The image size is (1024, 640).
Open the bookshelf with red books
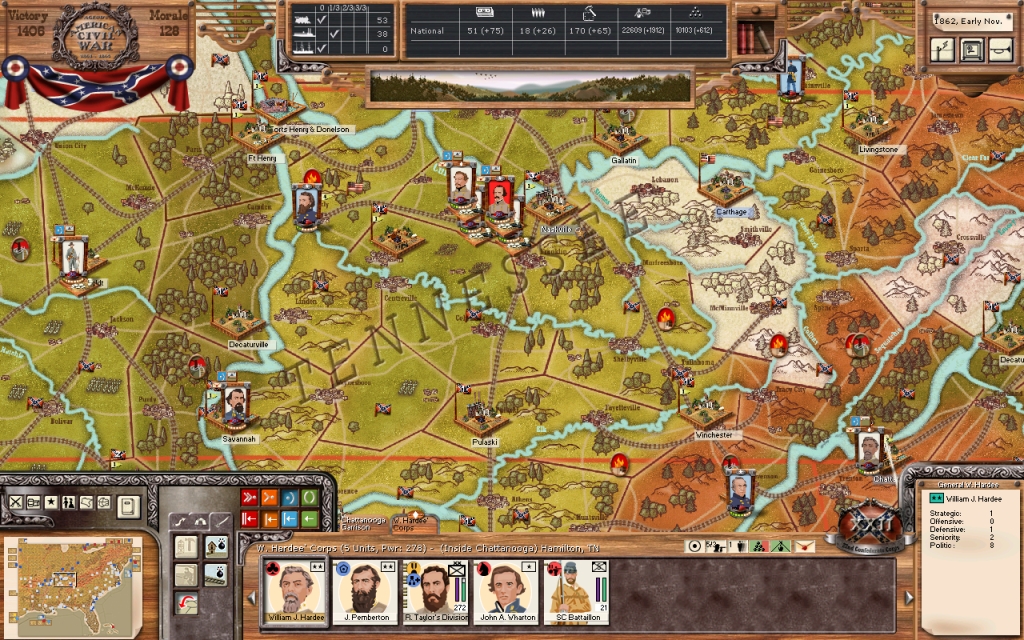[755, 38]
